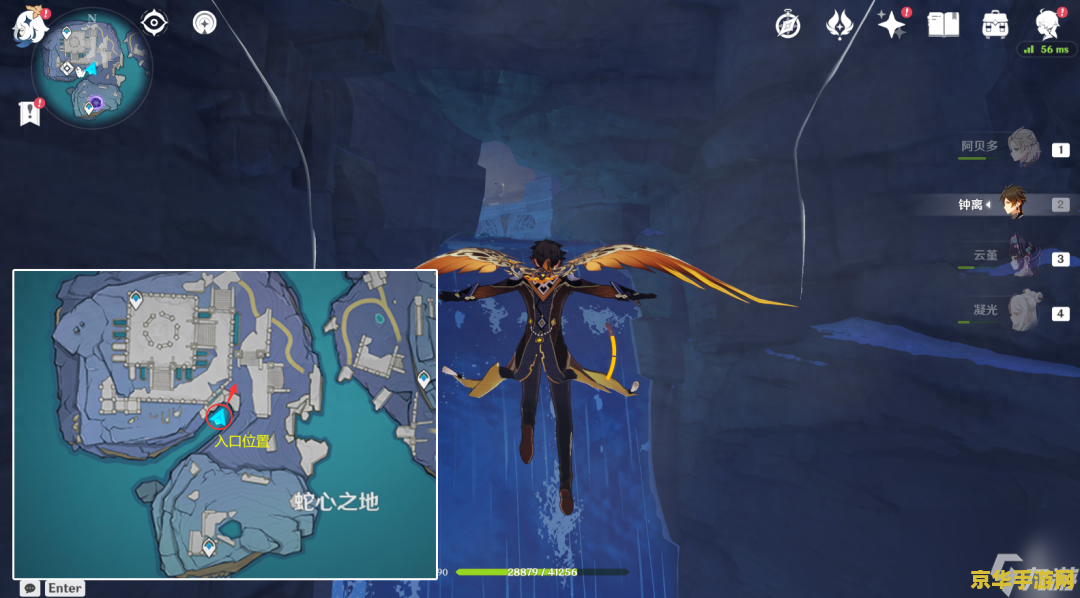Click the circled 入口位置 entrance marker on map
Screen dimensions: 1080x598
[219, 416]
